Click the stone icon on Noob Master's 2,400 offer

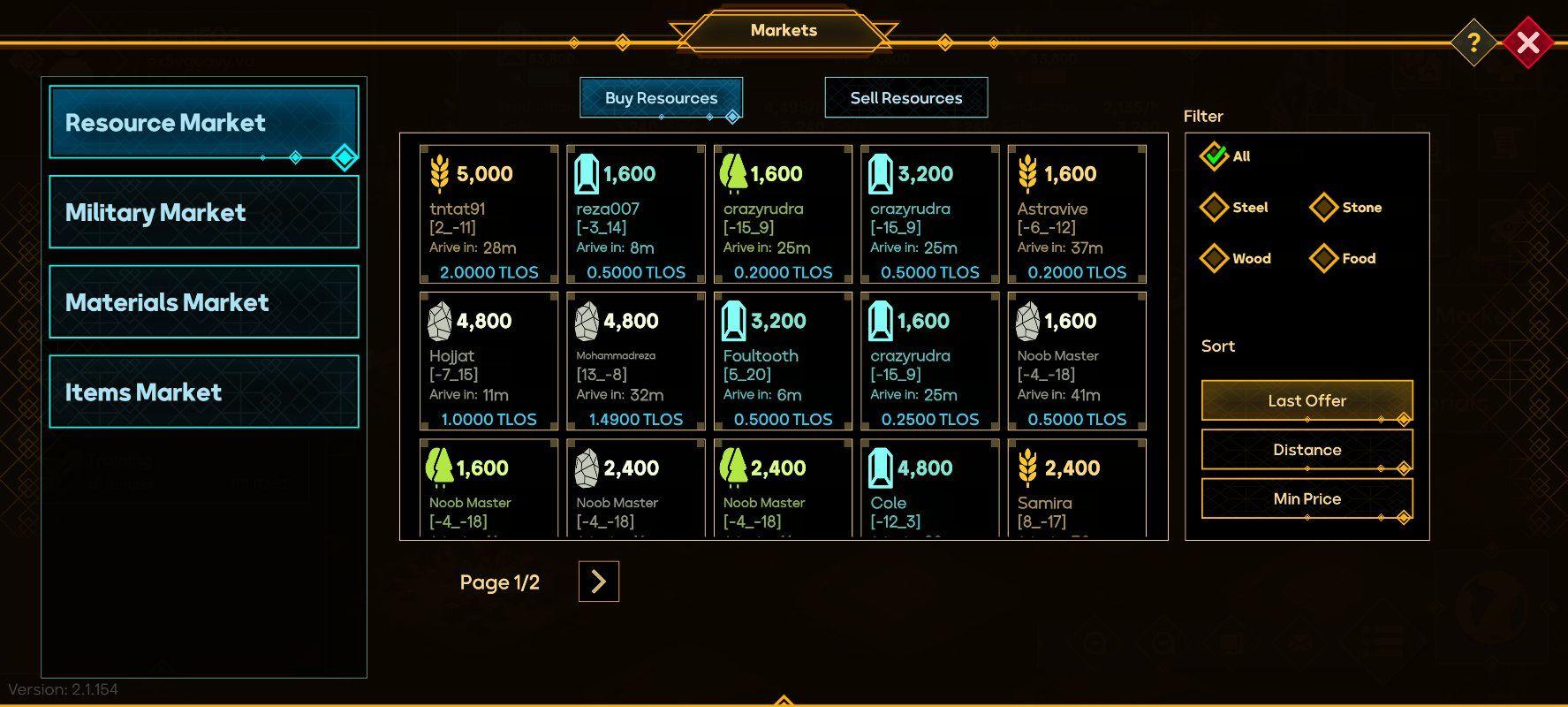point(586,468)
